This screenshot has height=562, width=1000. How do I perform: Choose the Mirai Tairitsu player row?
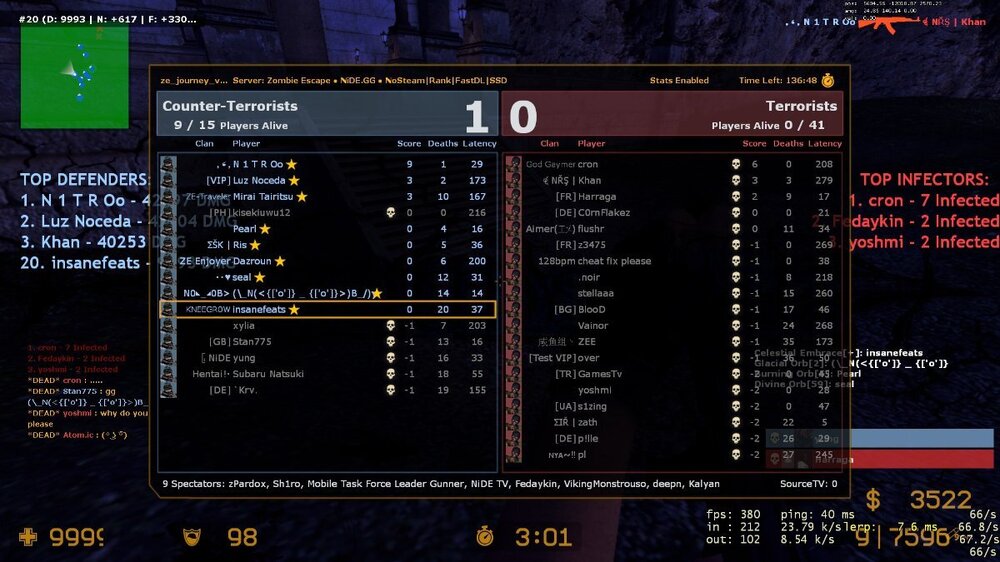[328, 196]
